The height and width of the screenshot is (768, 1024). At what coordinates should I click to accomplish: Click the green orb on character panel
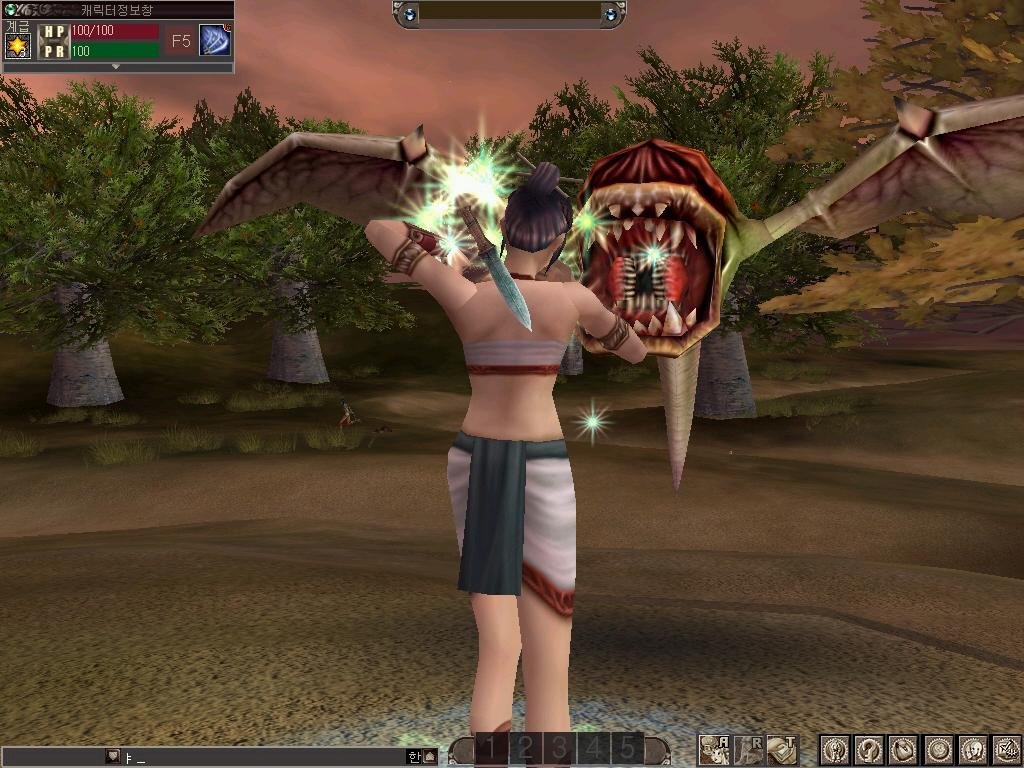pos(9,9)
